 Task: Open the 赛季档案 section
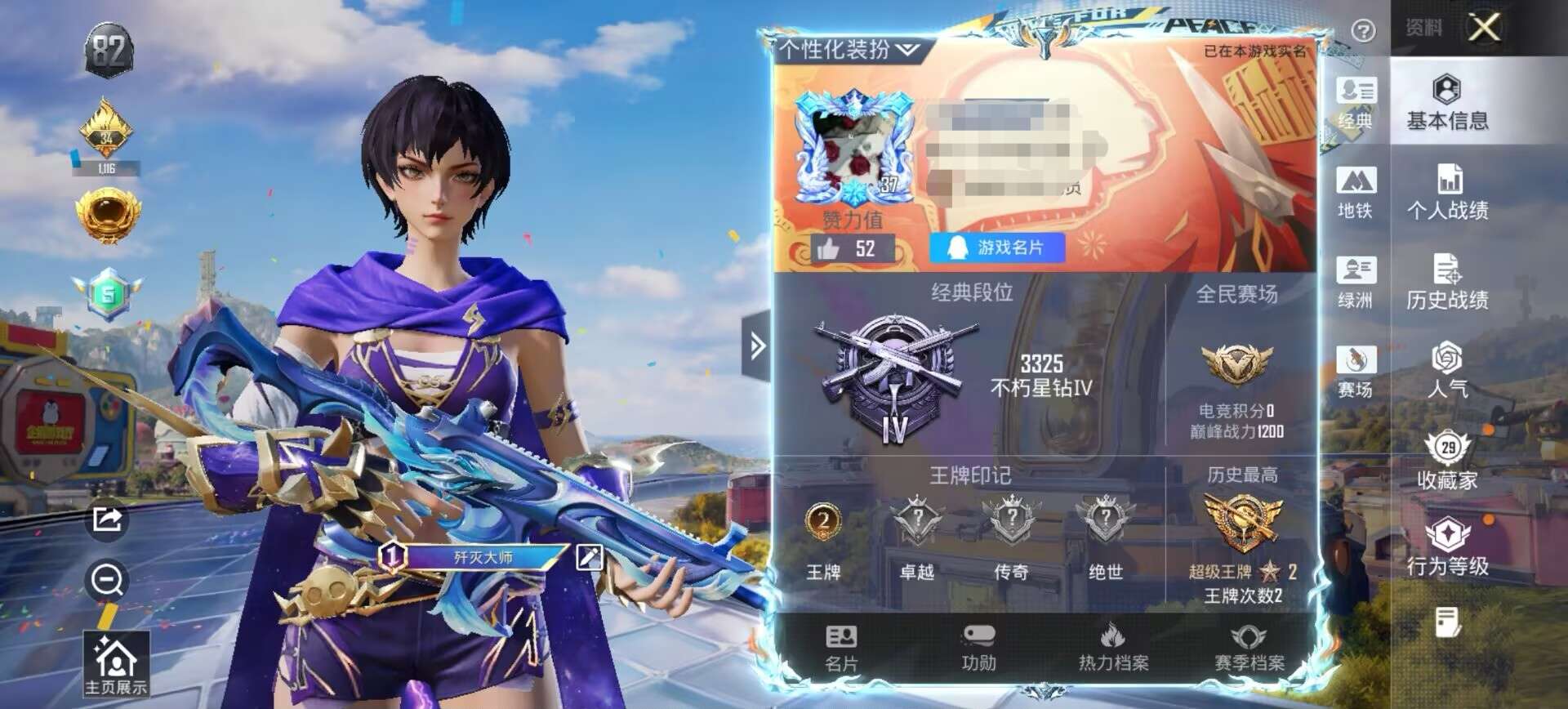(1249, 649)
